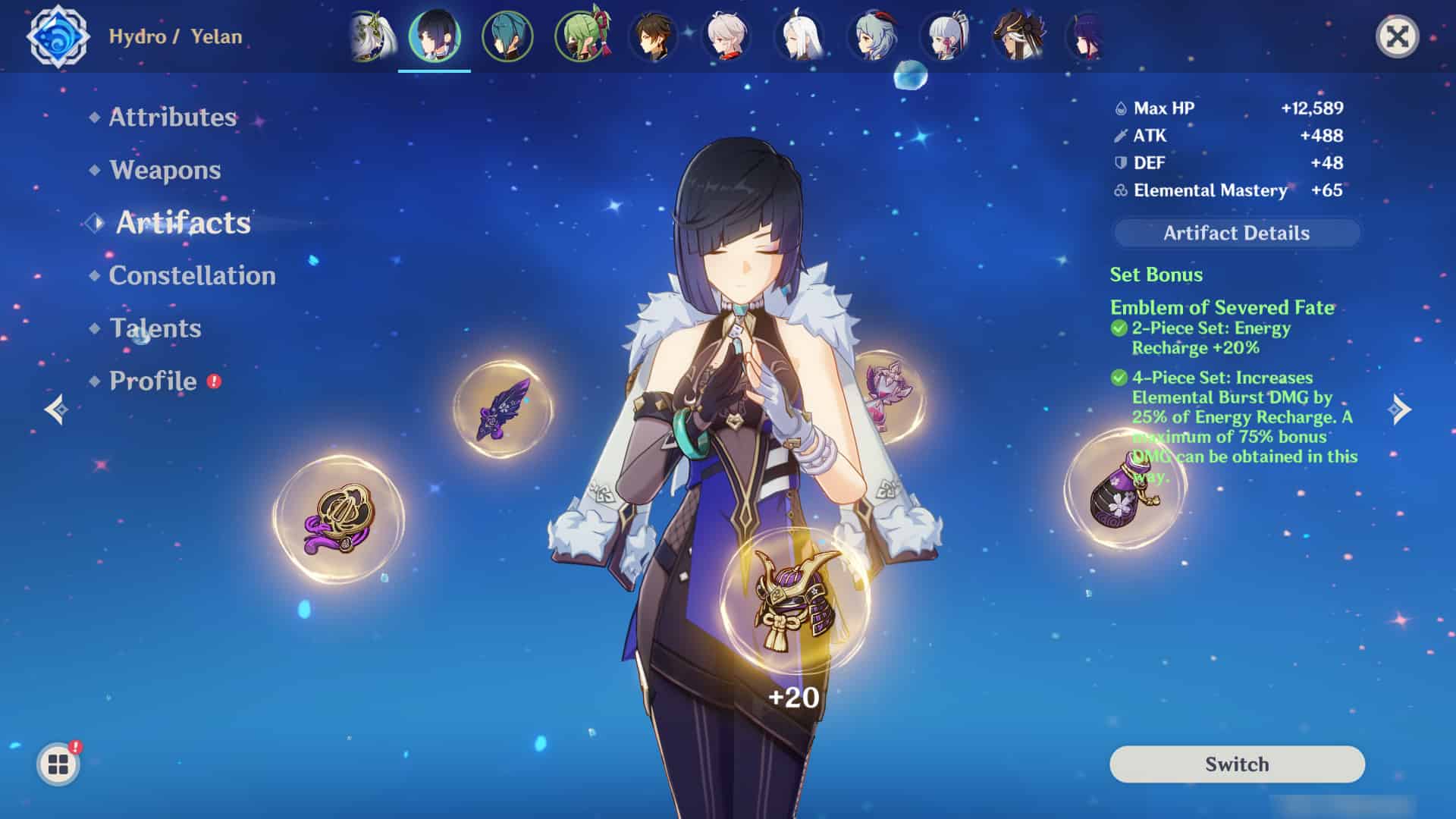
Task: Open the Talents section
Action: click(155, 328)
